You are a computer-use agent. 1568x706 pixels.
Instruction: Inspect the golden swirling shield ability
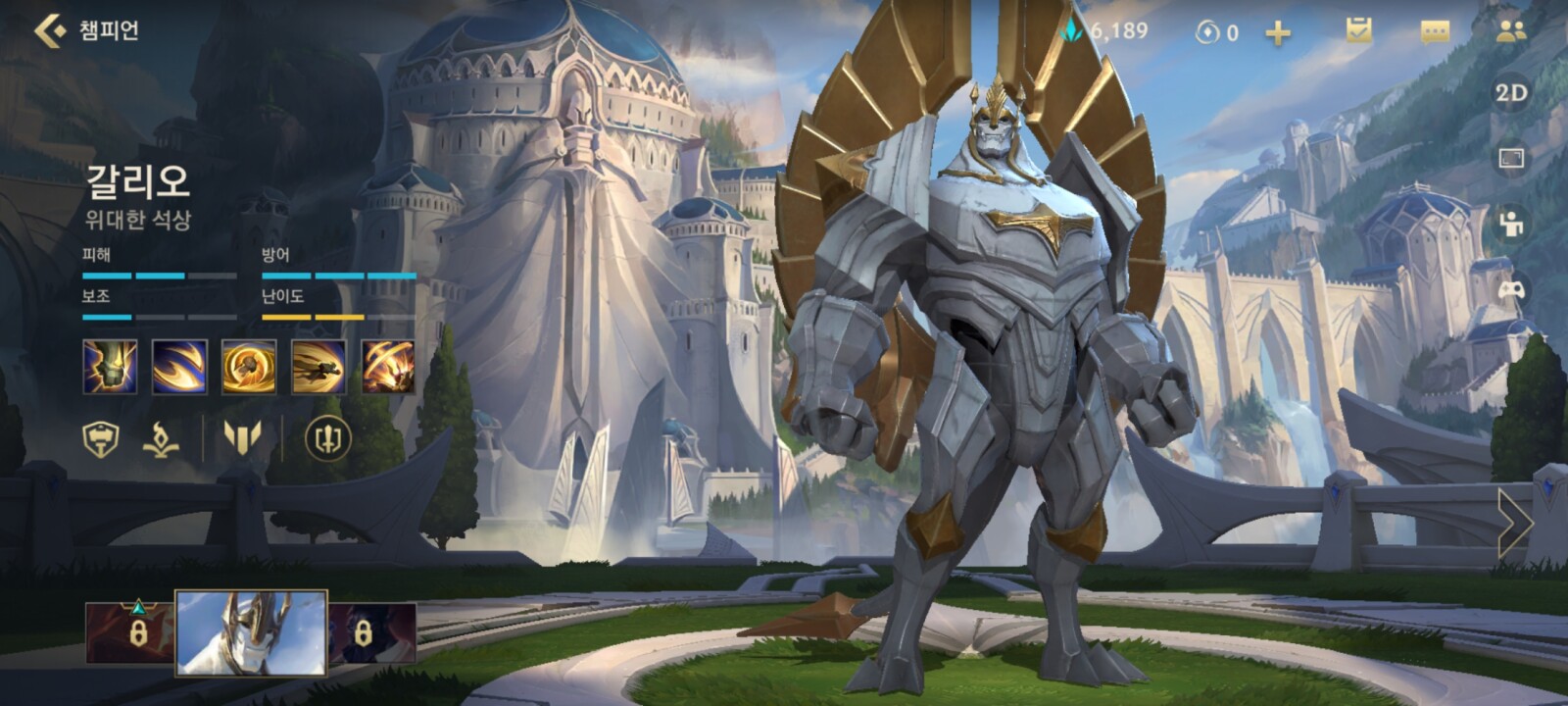click(249, 367)
